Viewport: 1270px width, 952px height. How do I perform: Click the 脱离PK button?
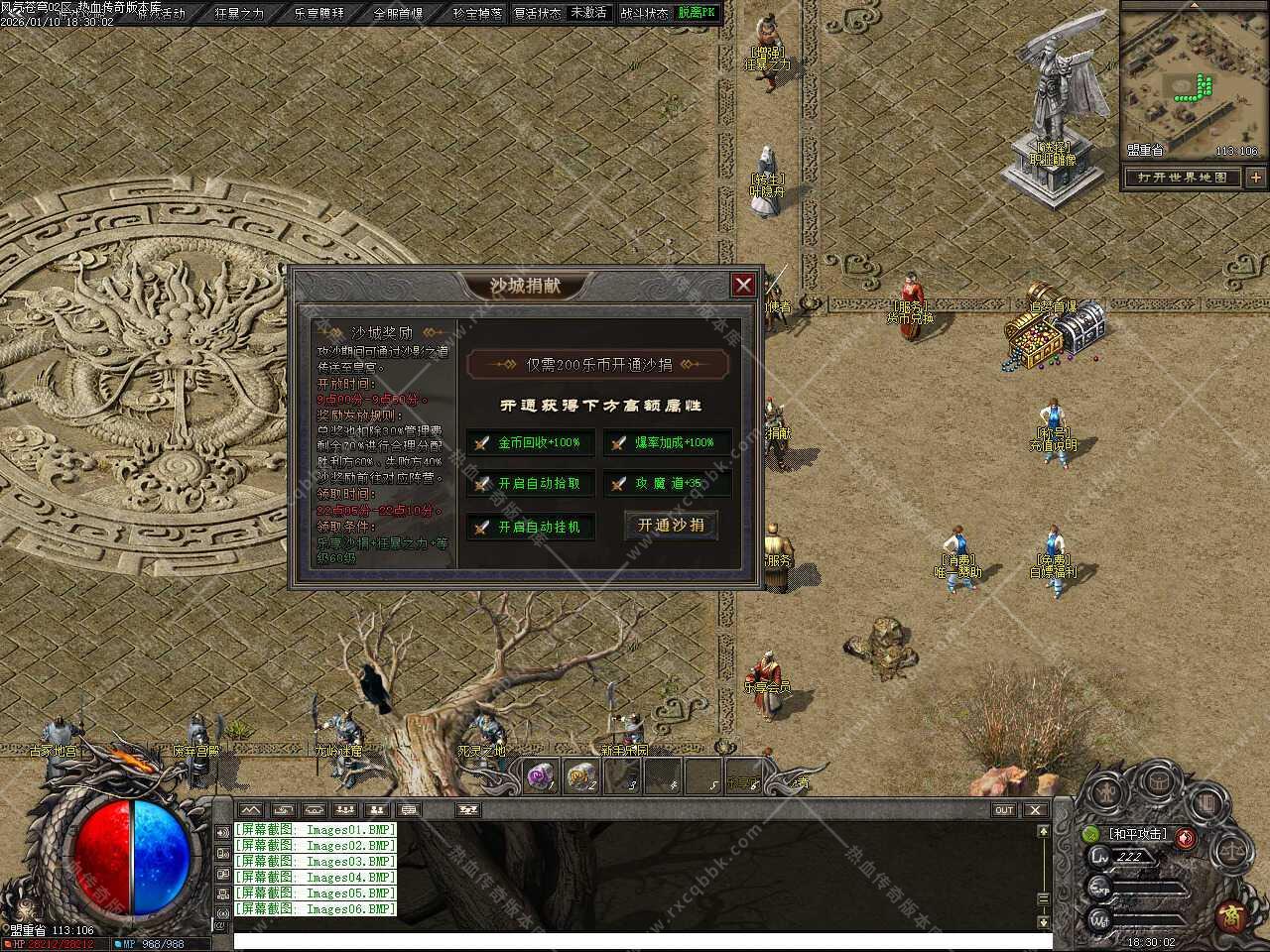coord(697,13)
